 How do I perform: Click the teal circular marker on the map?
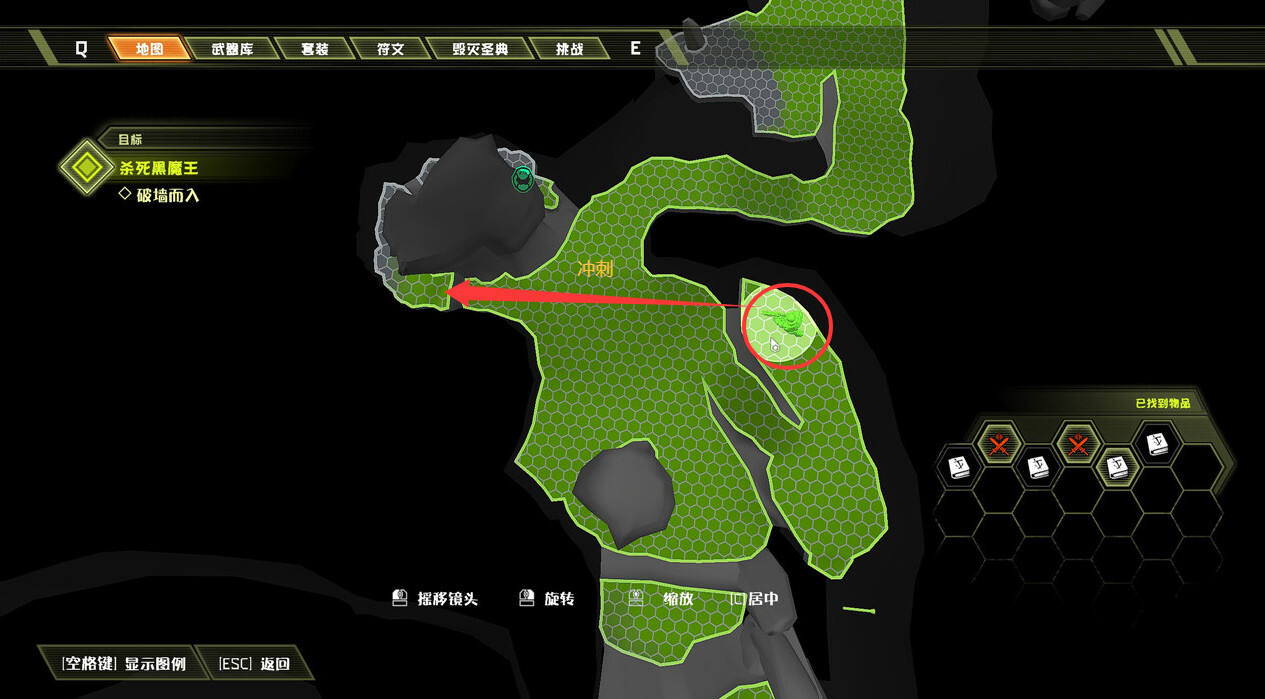click(x=522, y=179)
